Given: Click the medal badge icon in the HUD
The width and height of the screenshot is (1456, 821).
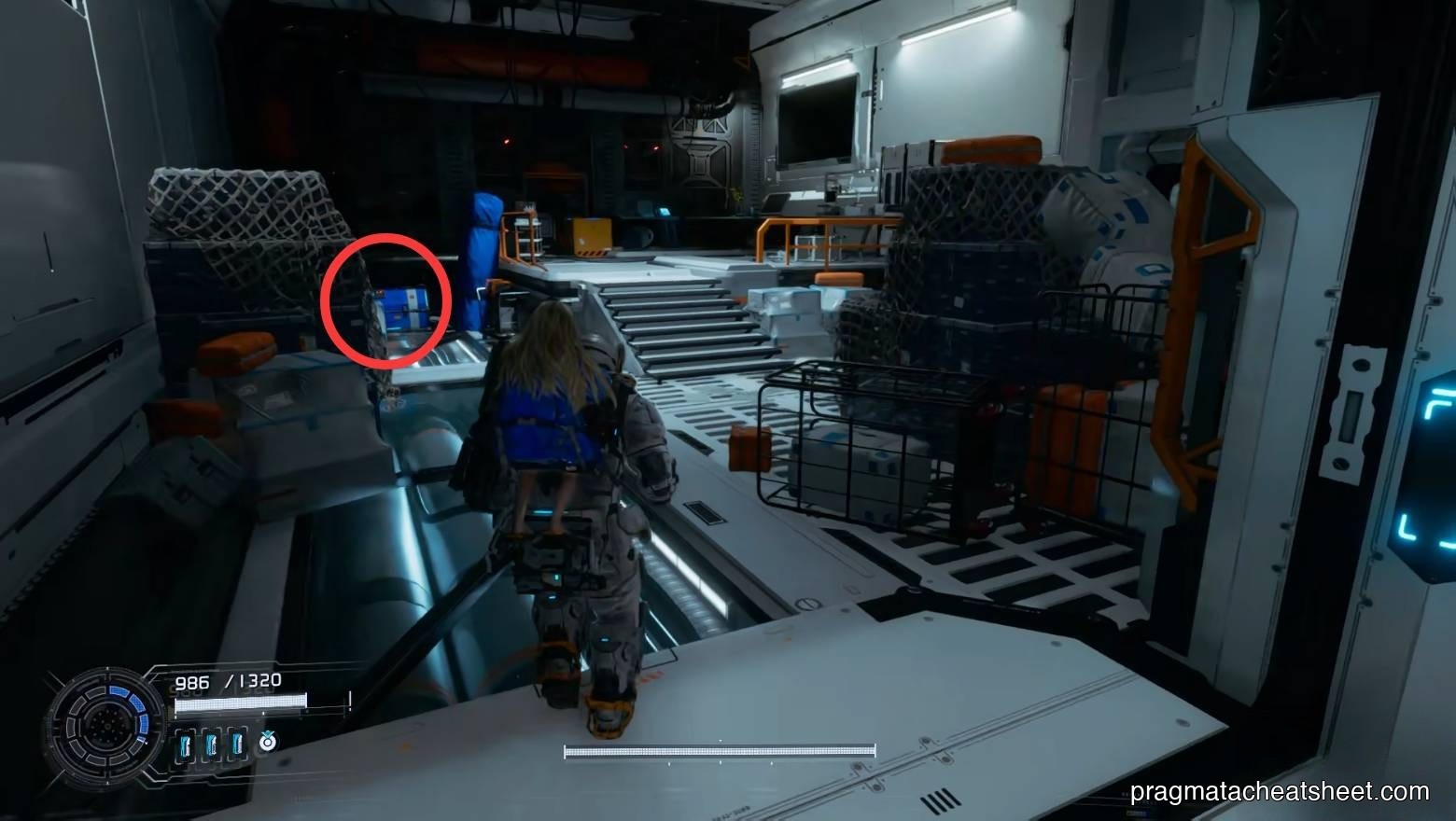Looking at the screenshot, I should pos(267,742).
